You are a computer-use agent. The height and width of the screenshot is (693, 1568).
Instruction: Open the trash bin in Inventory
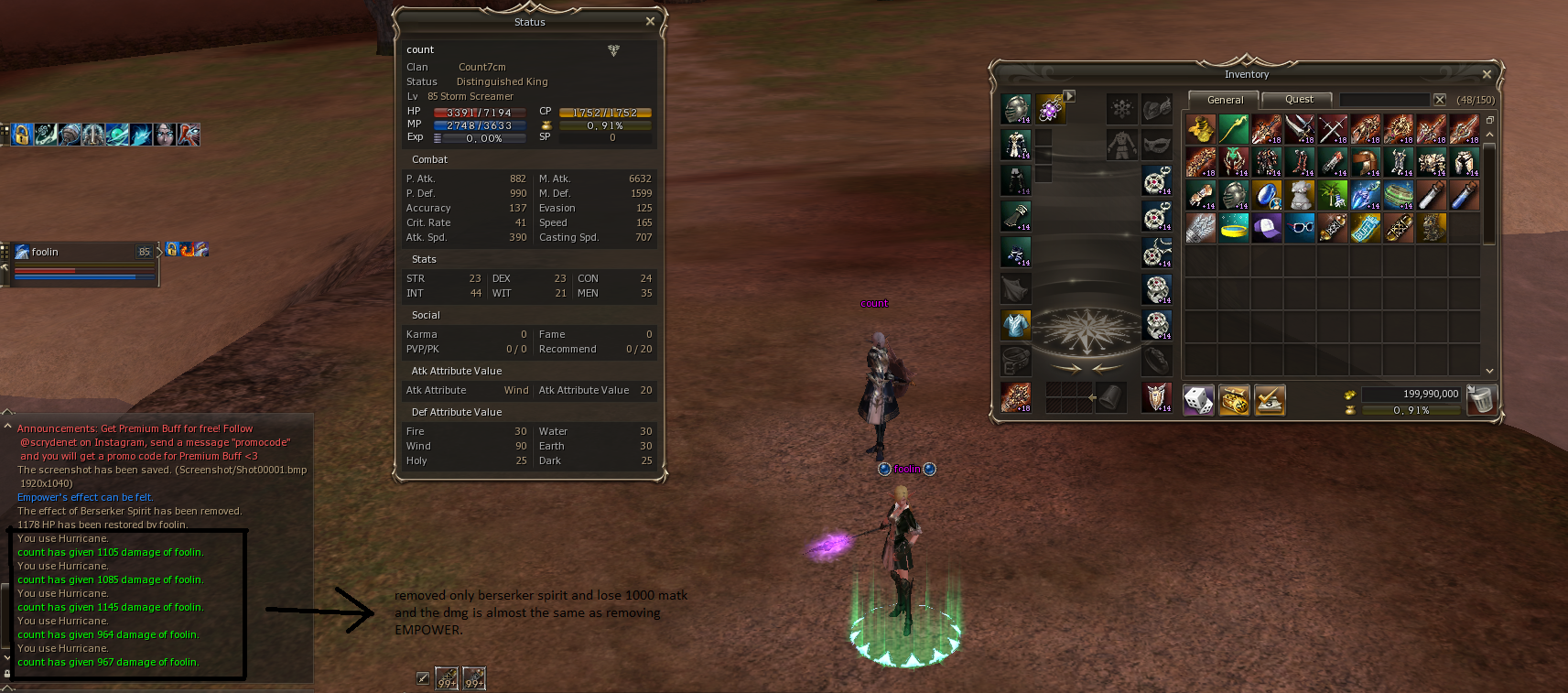(1479, 400)
